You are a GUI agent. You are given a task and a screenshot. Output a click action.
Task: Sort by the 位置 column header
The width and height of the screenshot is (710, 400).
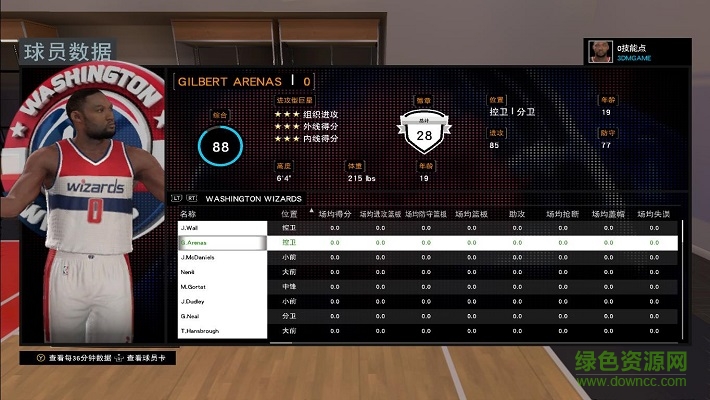click(x=289, y=213)
